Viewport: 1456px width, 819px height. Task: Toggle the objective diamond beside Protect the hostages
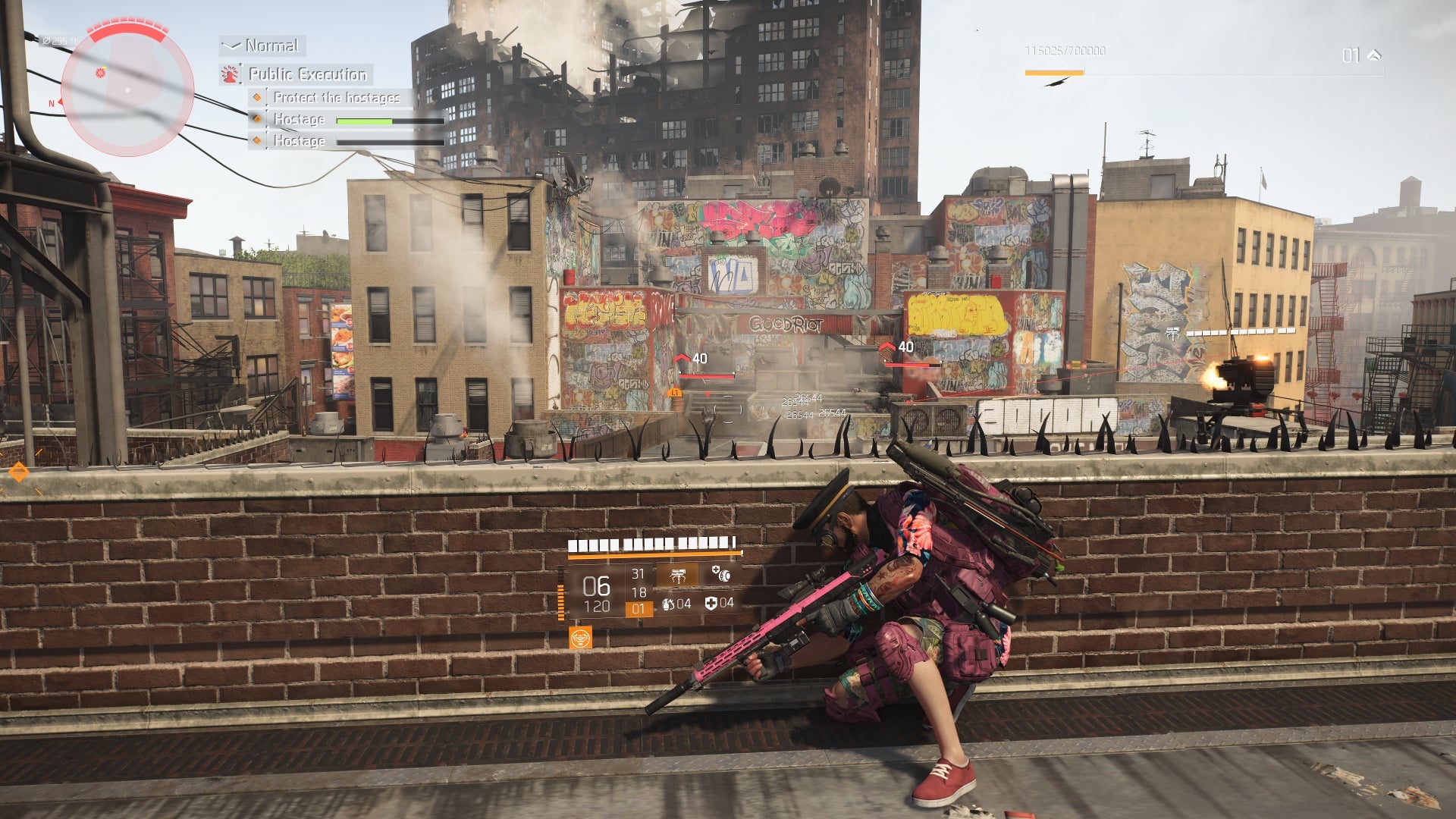coord(256,98)
